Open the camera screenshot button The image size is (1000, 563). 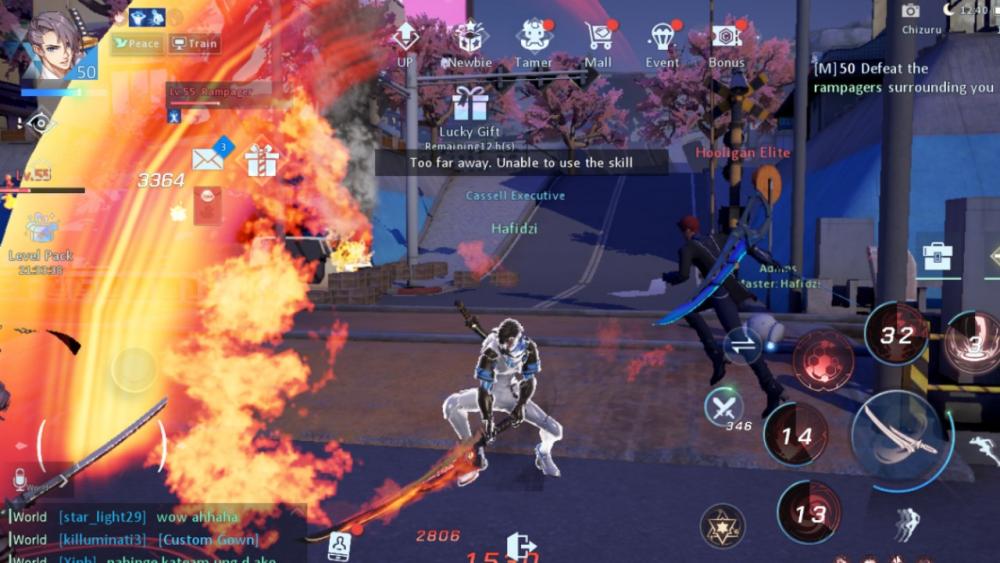(910, 10)
